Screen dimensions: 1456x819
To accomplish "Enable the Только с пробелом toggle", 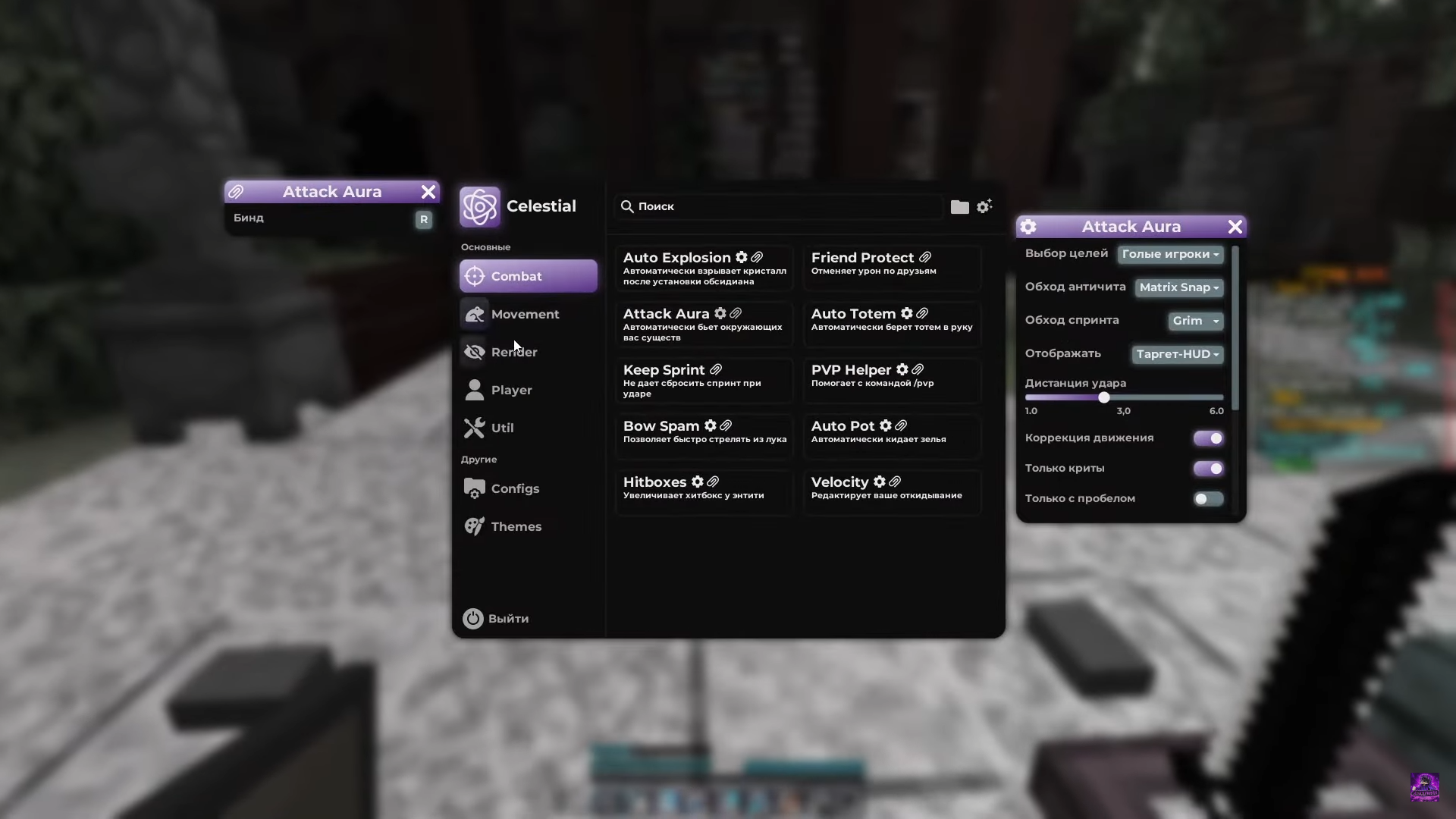I will 1207,498.
